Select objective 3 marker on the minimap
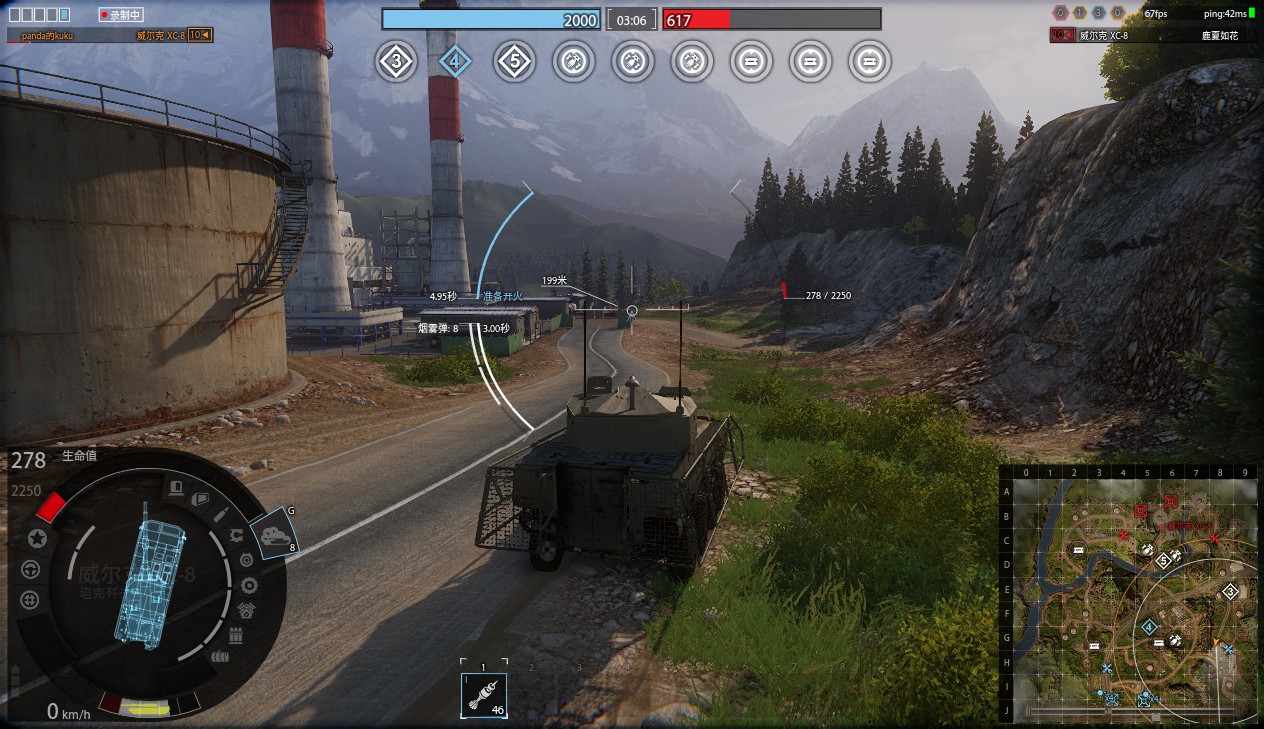 (x=1230, y=591)
